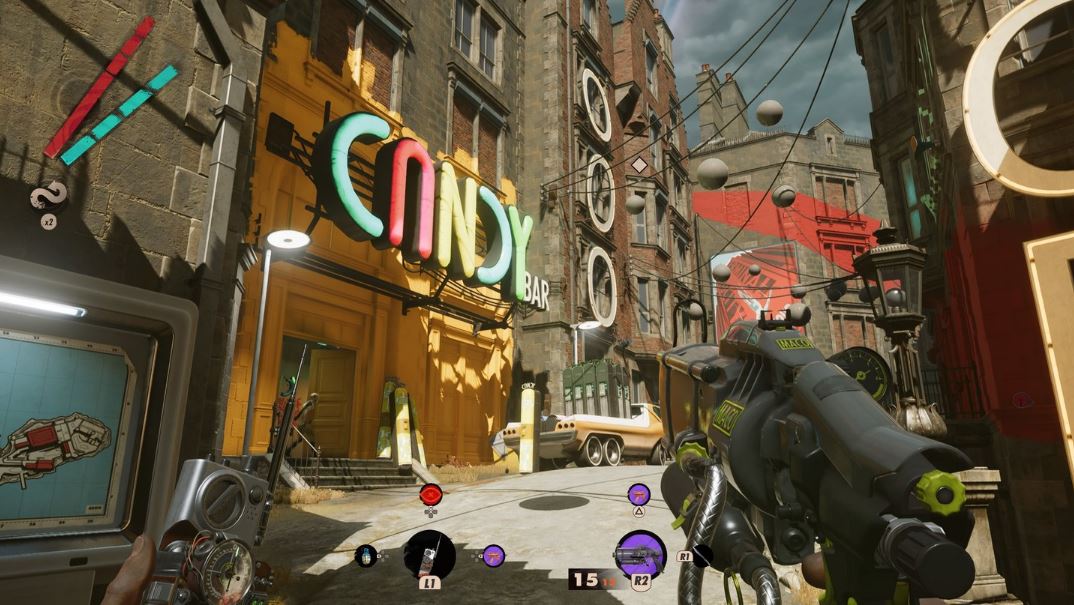
Task: Click the white diamond objective marker
Action: coord(639,164)
